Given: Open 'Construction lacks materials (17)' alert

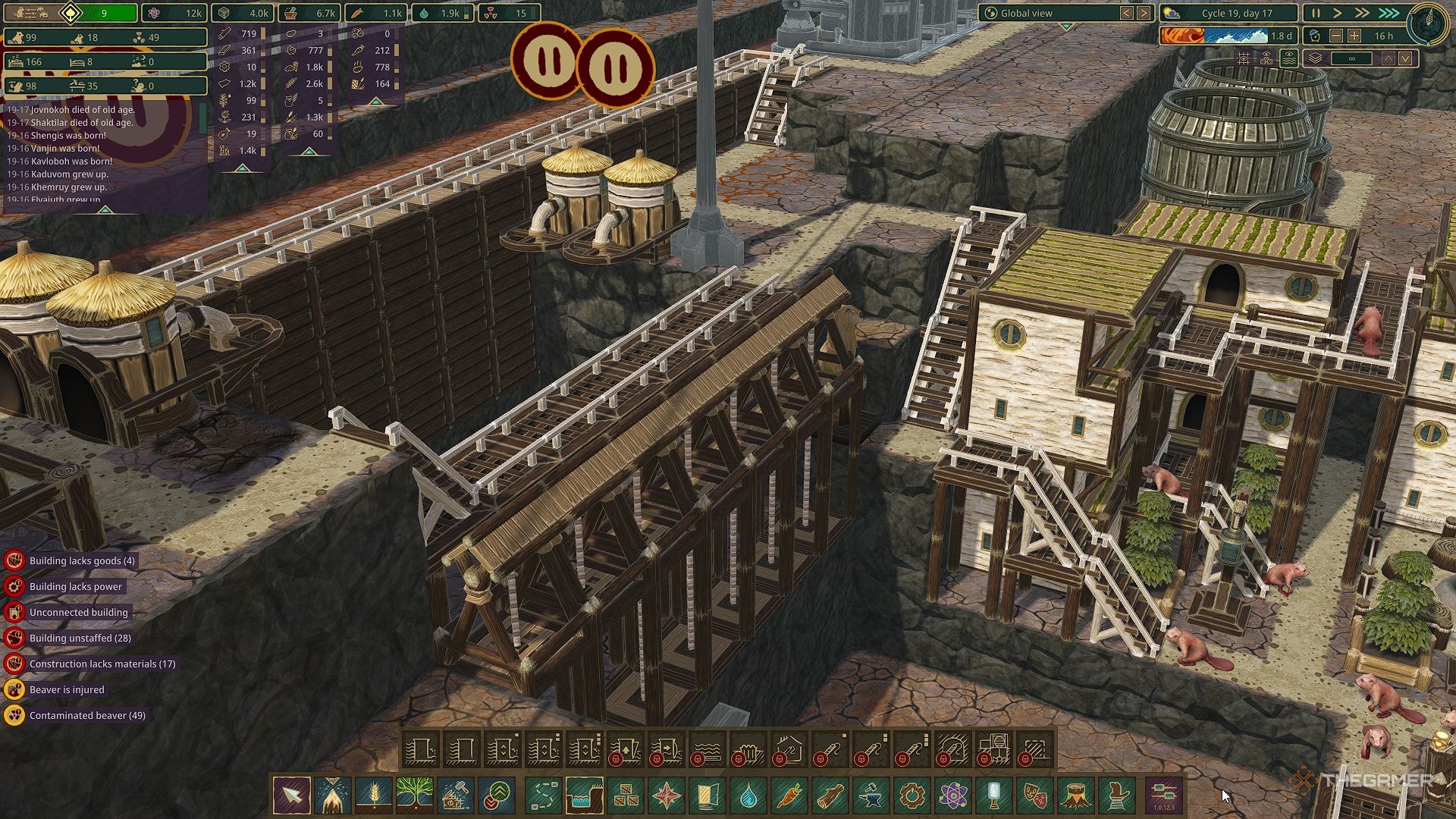Looking at the screenshot, I should click(x=102, y=664).
